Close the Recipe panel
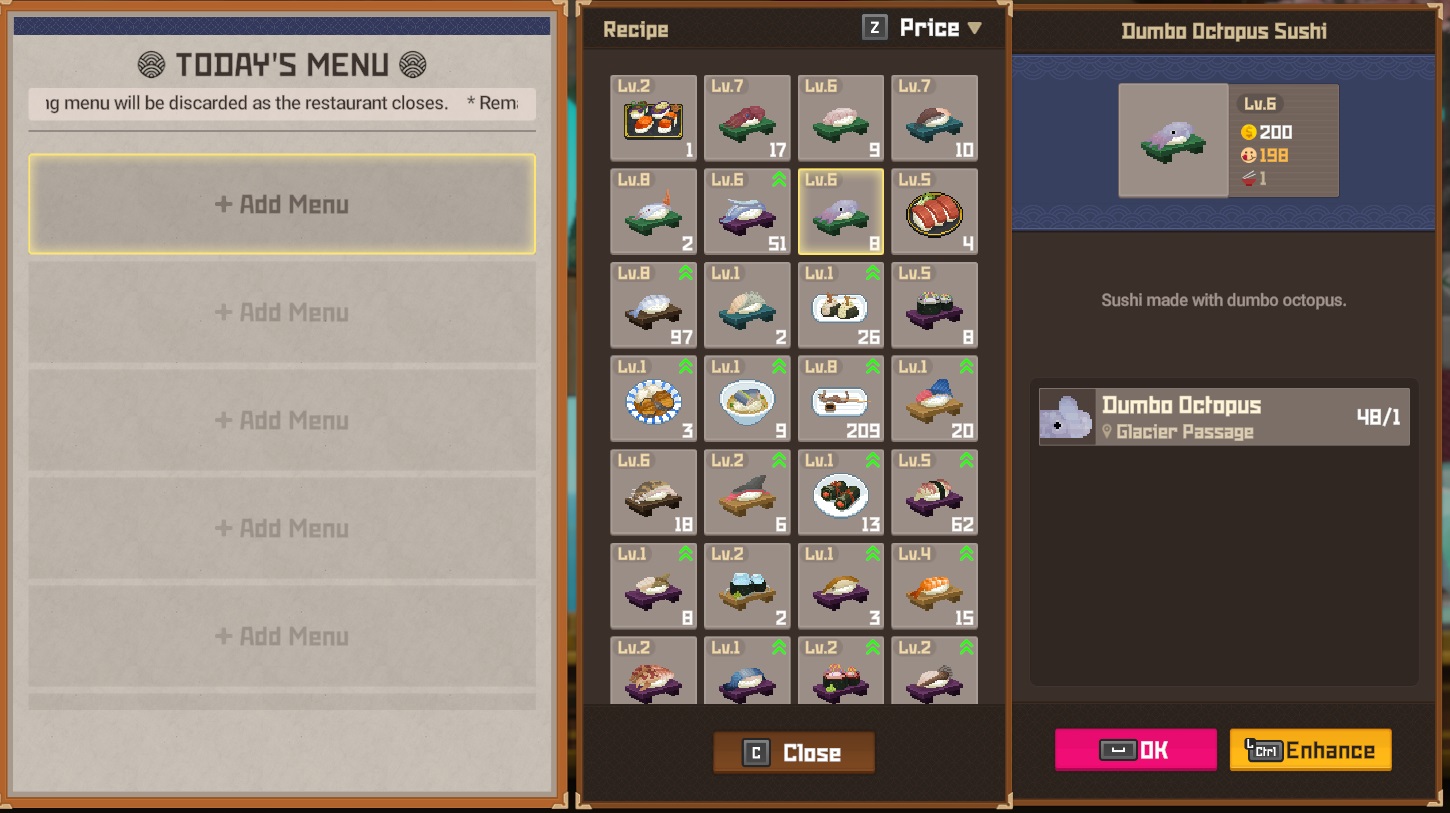 point(794,753)
